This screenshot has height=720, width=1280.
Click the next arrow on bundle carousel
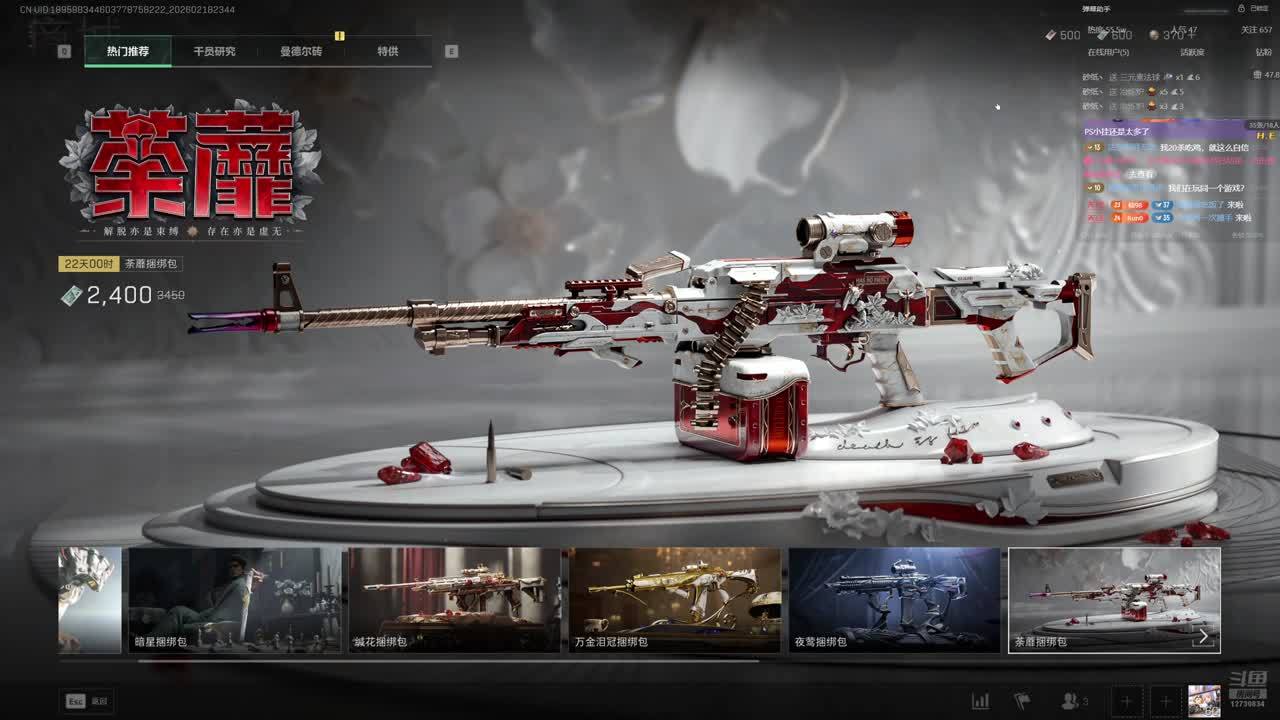1204,637
